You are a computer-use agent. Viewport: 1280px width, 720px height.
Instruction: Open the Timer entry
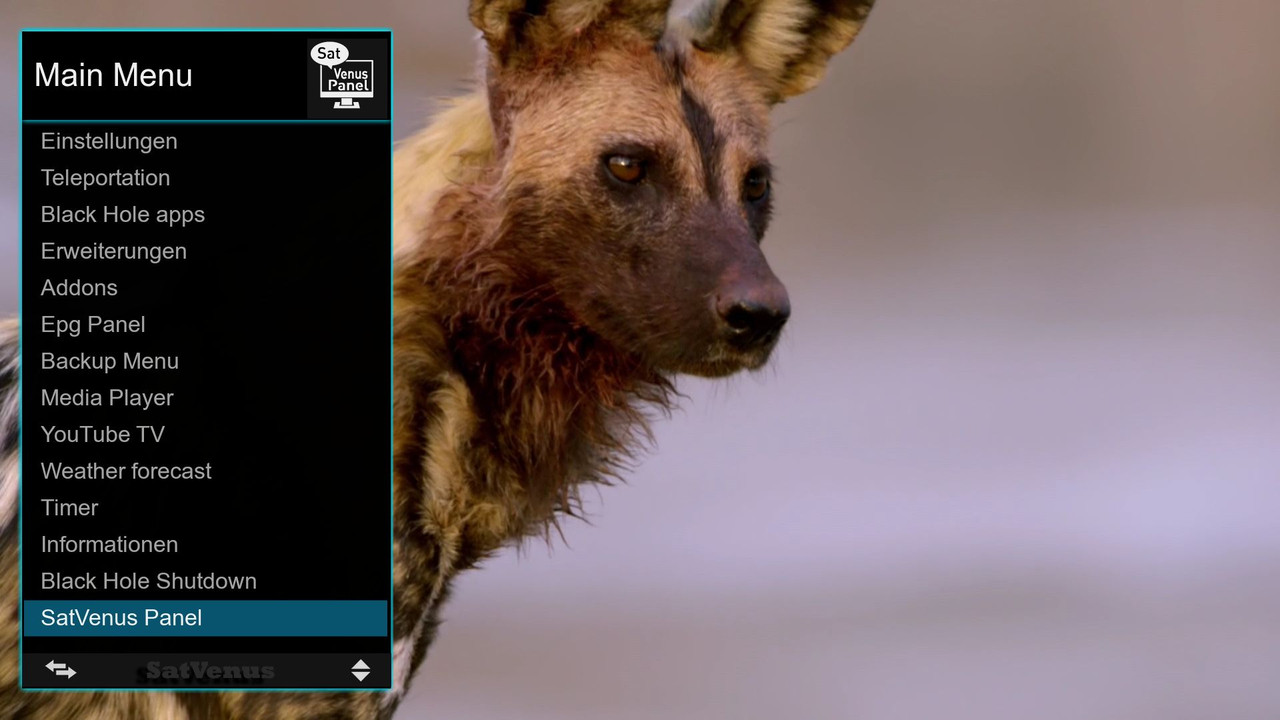click(x=69, y=508)
